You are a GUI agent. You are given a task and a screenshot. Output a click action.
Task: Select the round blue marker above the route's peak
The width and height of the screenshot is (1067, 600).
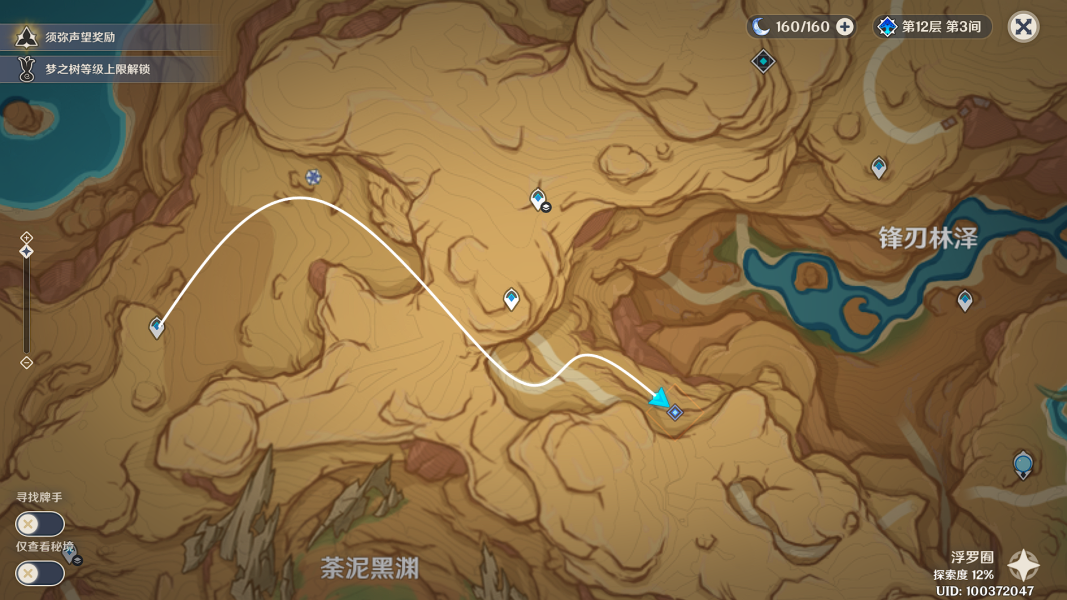(313, 177)
